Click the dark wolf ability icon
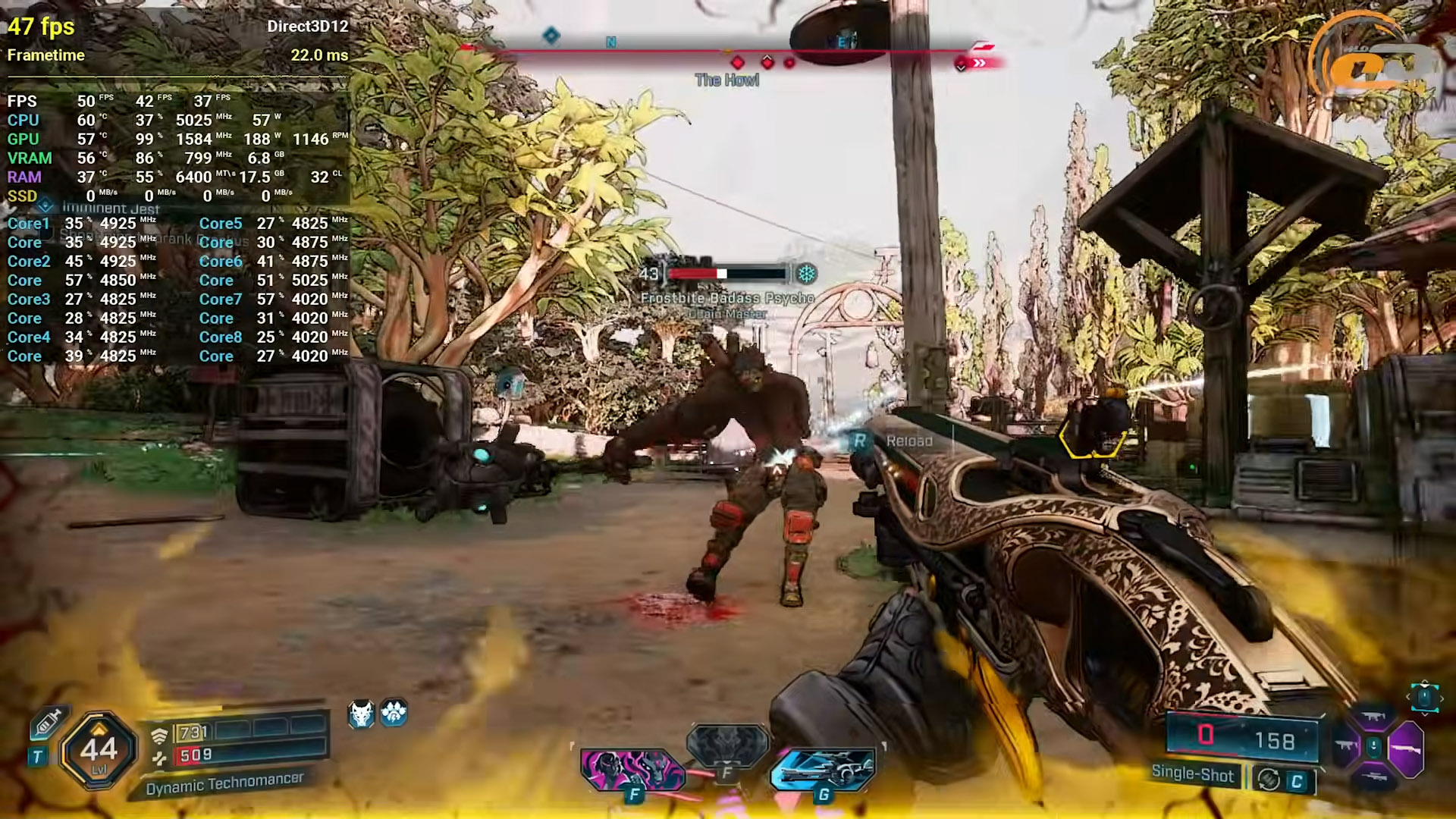Image resolution: width=1456 pixels, height=819 pixels. (x=727, y=744)
